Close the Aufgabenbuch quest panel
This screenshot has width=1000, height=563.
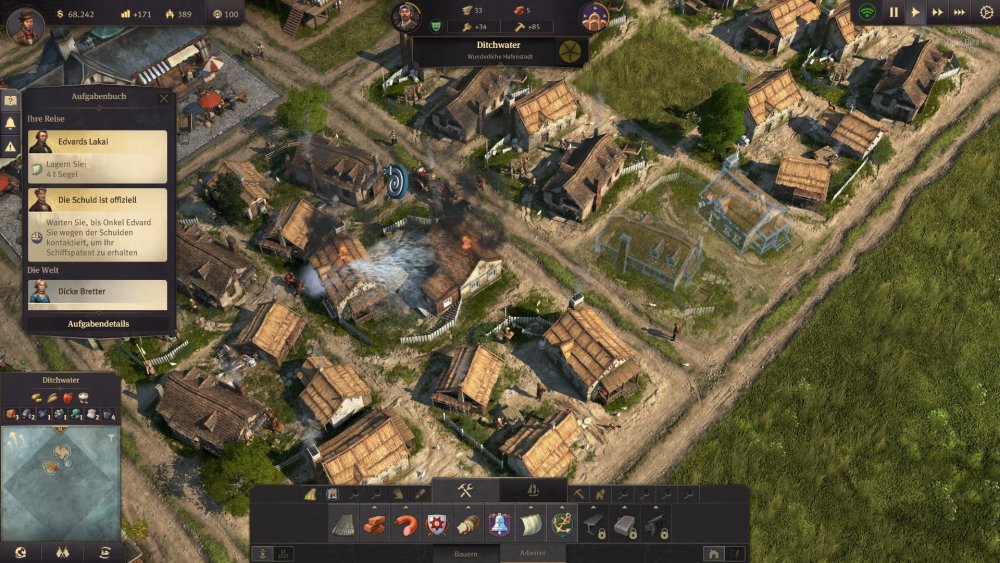click(164, 98)
